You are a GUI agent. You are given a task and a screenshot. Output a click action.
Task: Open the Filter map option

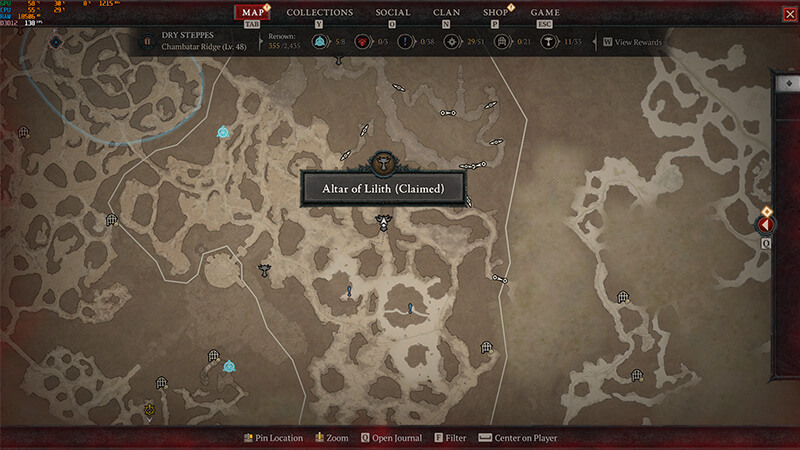[x=450, y=438]
